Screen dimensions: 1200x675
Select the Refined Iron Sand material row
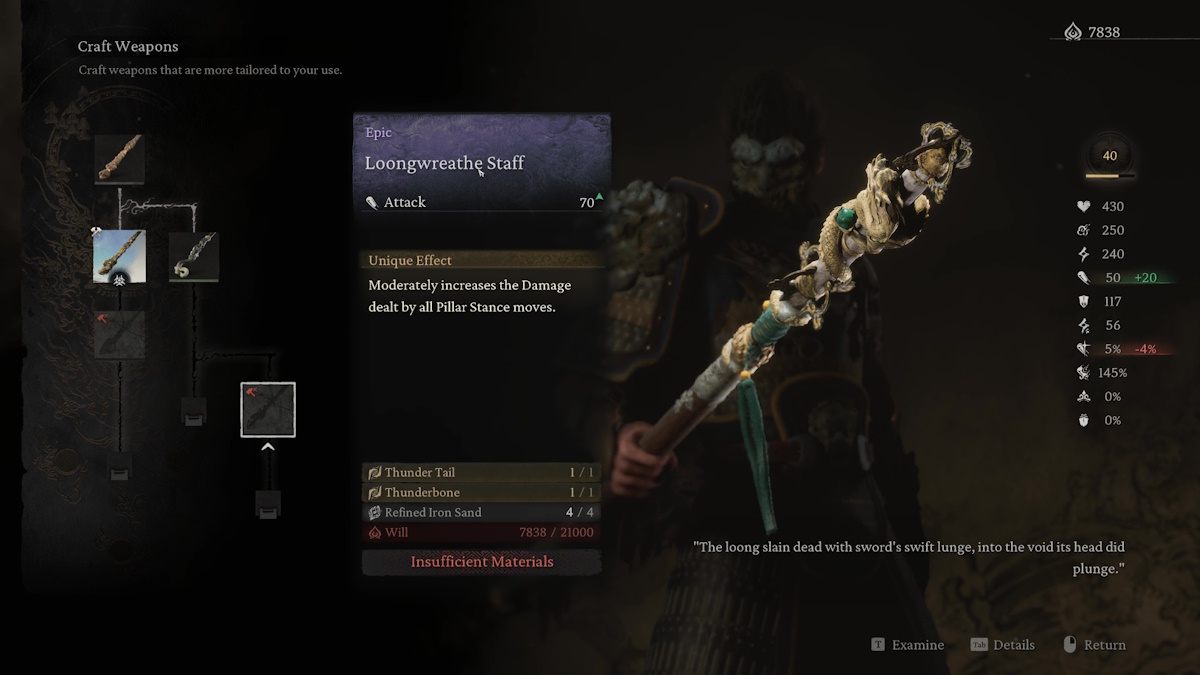tap(481, 512)
